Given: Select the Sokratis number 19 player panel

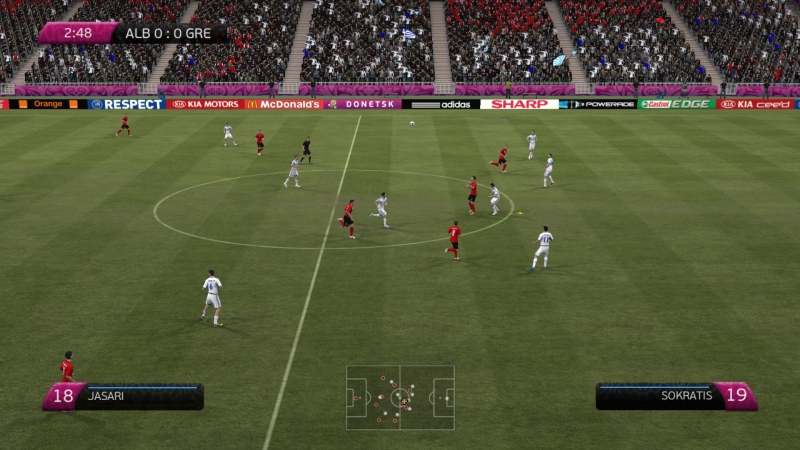Looking at the screenshot, I should pos(676,396).
